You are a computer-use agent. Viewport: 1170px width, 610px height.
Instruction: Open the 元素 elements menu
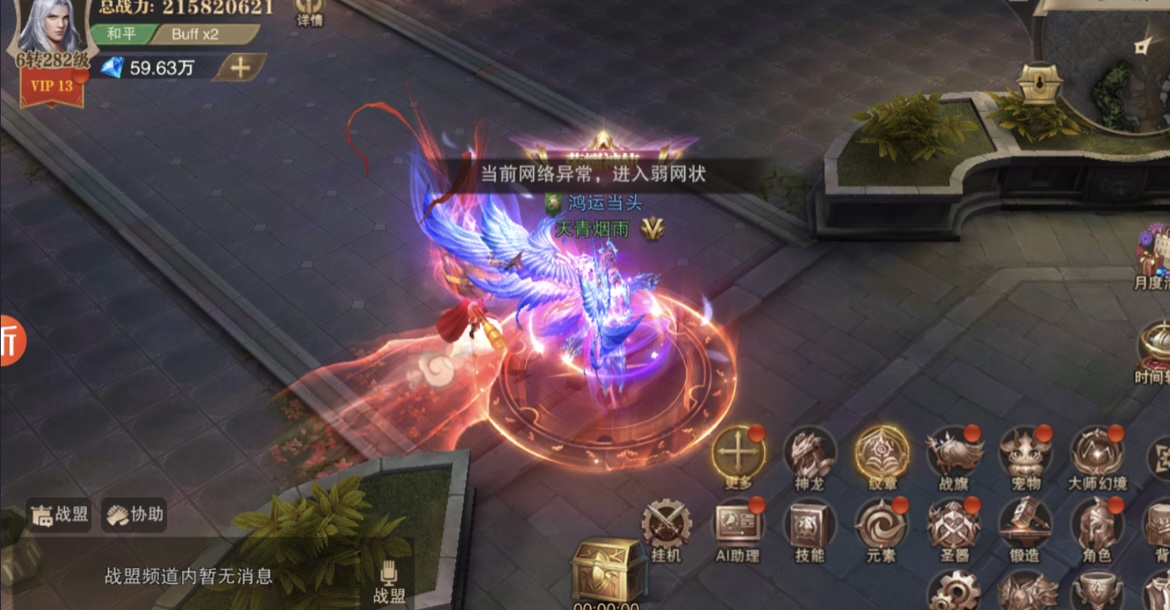[x=881, y=527]
